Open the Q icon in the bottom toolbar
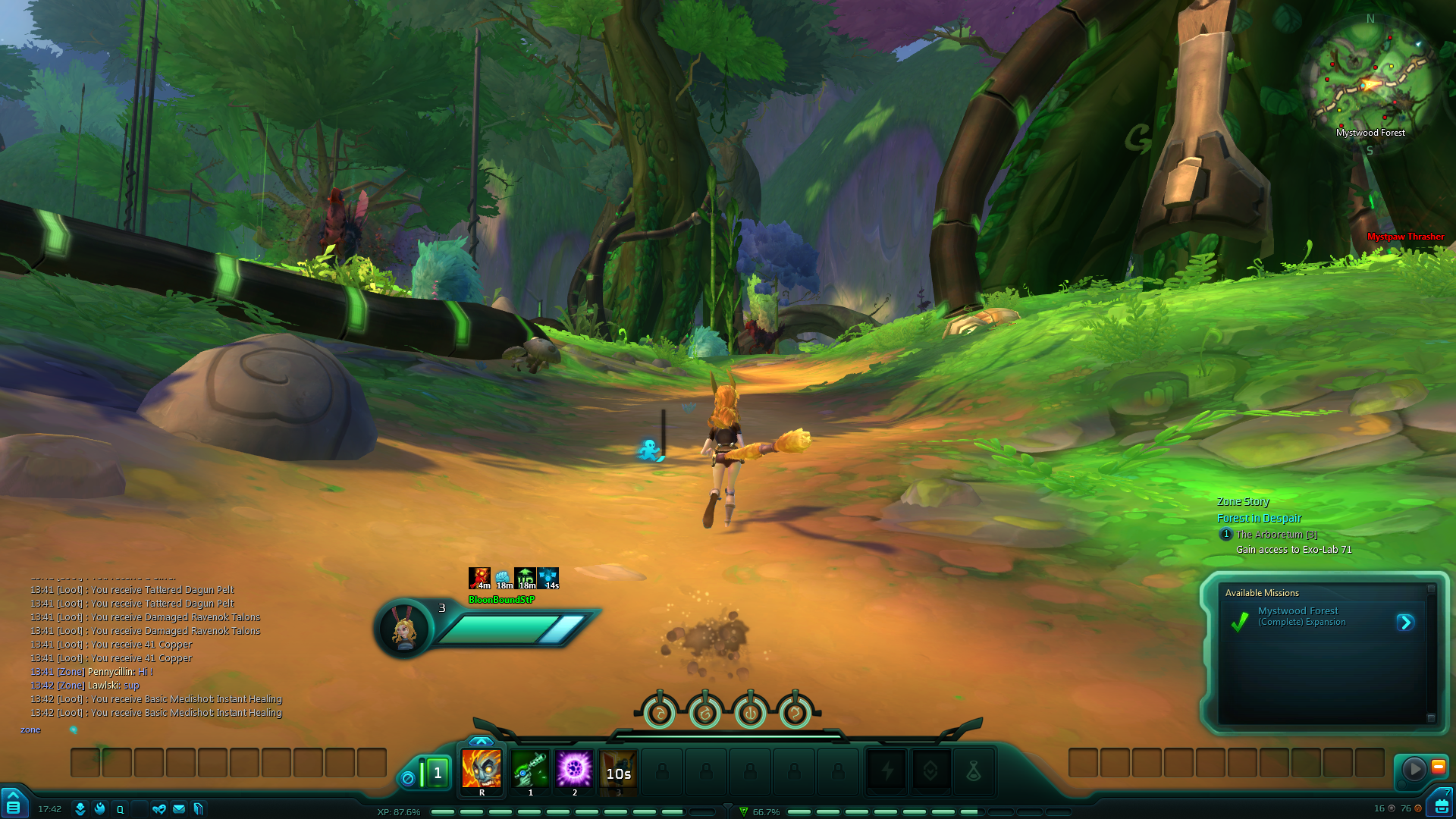 point(120,809)
